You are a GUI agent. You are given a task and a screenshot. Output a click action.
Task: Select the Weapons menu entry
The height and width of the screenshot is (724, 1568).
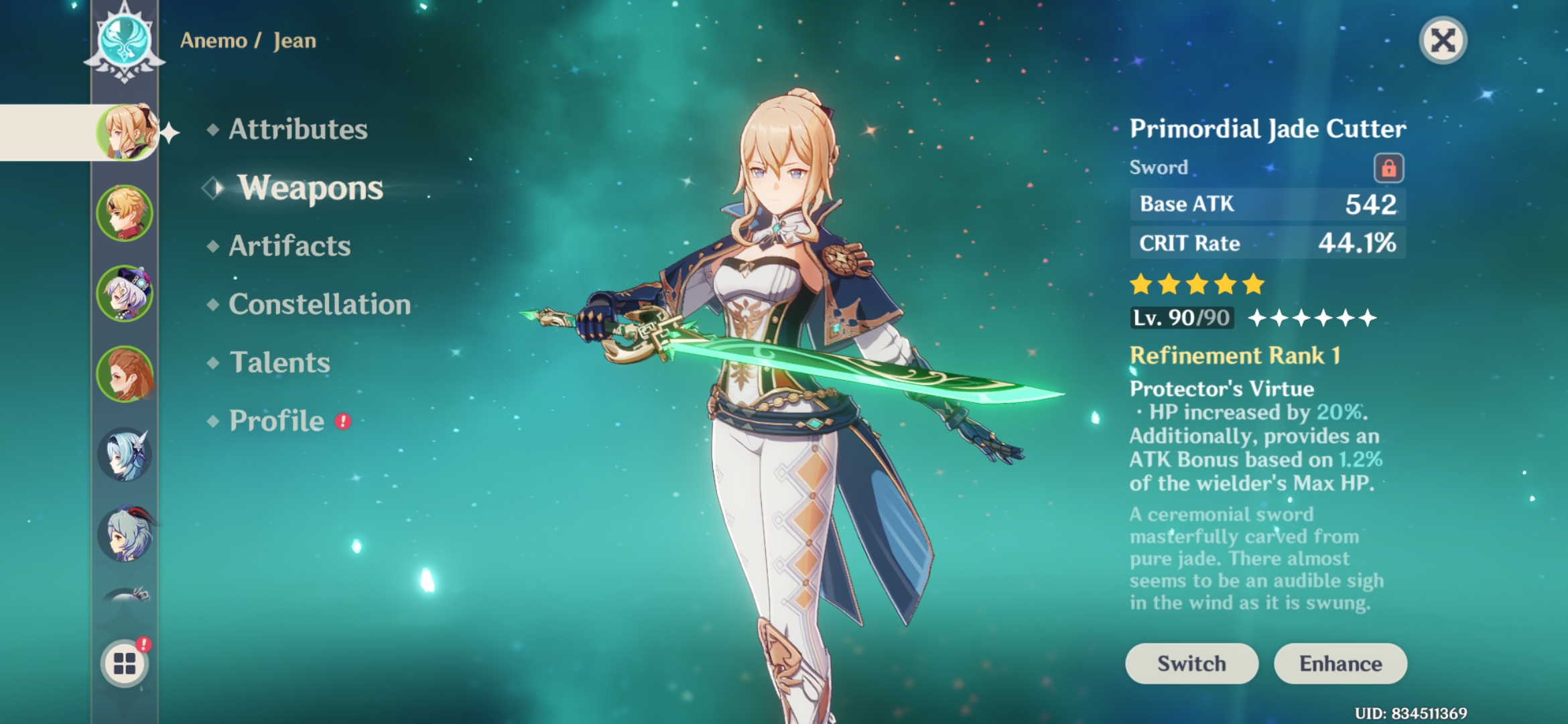pyautogui.click(x=310, y=188)
